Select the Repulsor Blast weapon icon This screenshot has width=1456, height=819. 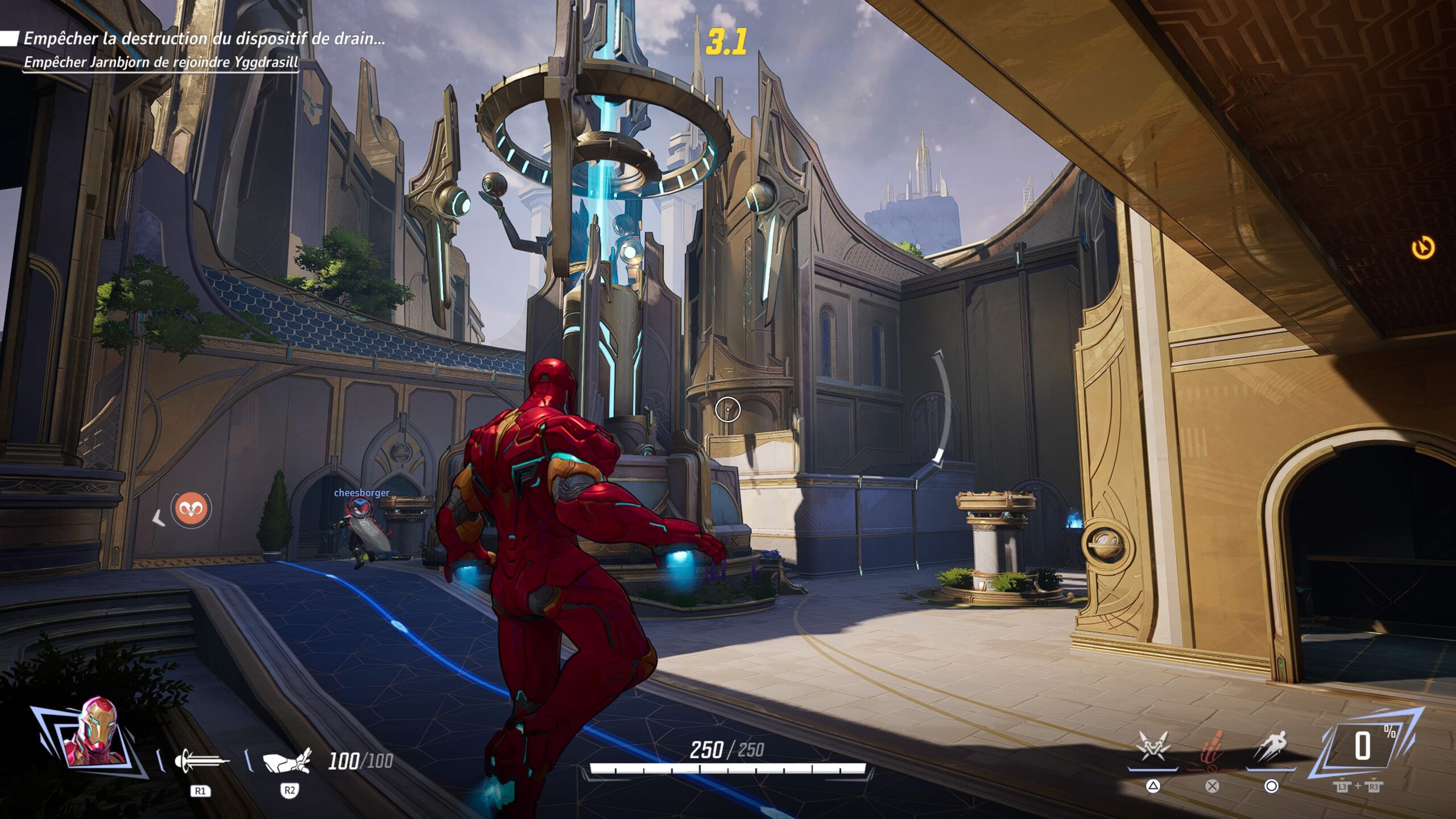202,761
